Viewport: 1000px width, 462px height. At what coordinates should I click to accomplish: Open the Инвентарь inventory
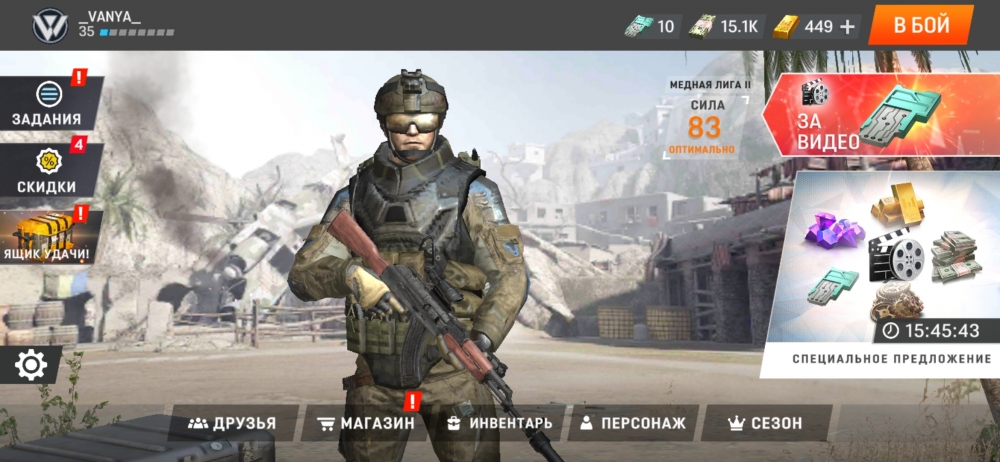point(499,423)
